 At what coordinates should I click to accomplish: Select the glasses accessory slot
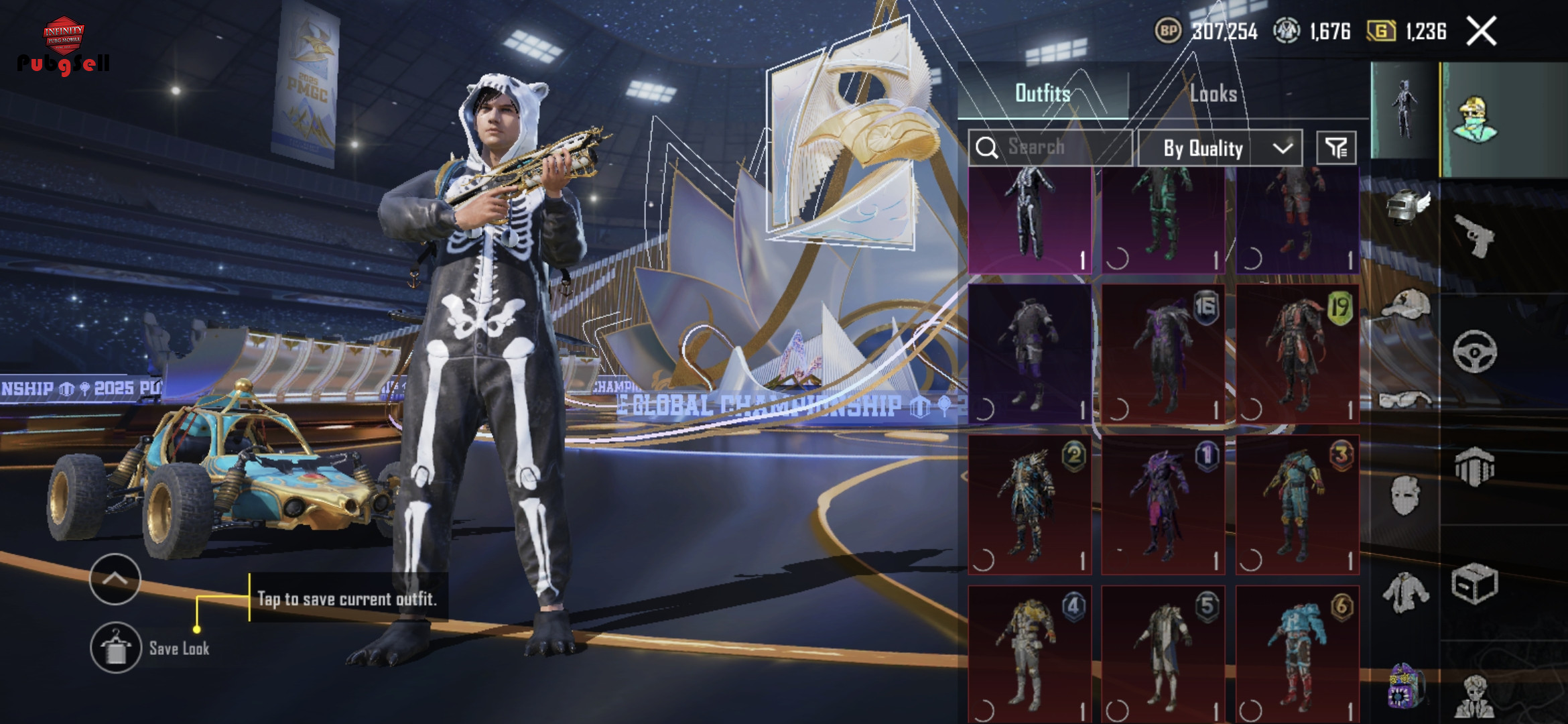(1406, 400)
